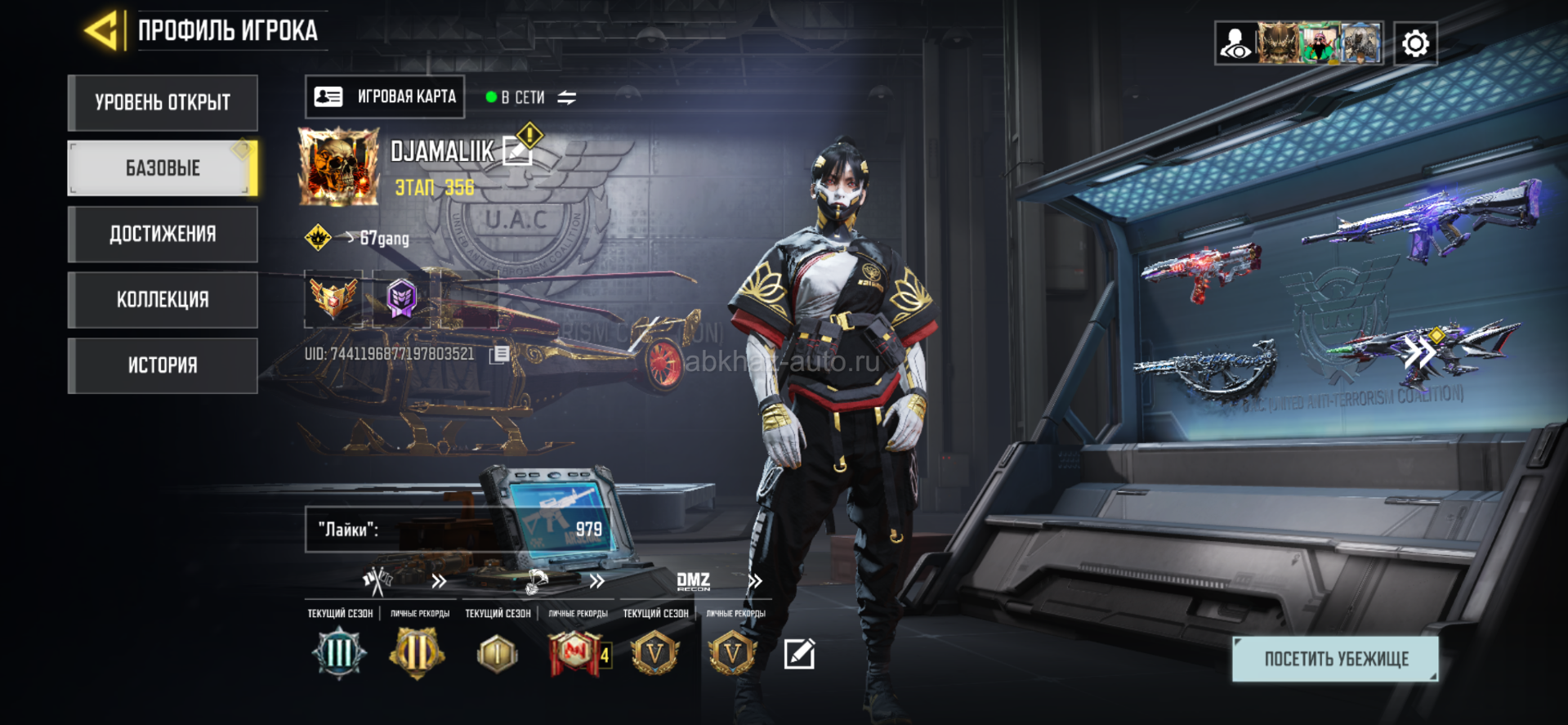1568x725 pixels.
Task: Open the ИГРОВАЯ КАРТА player card
Action: [x=385, y=97]
